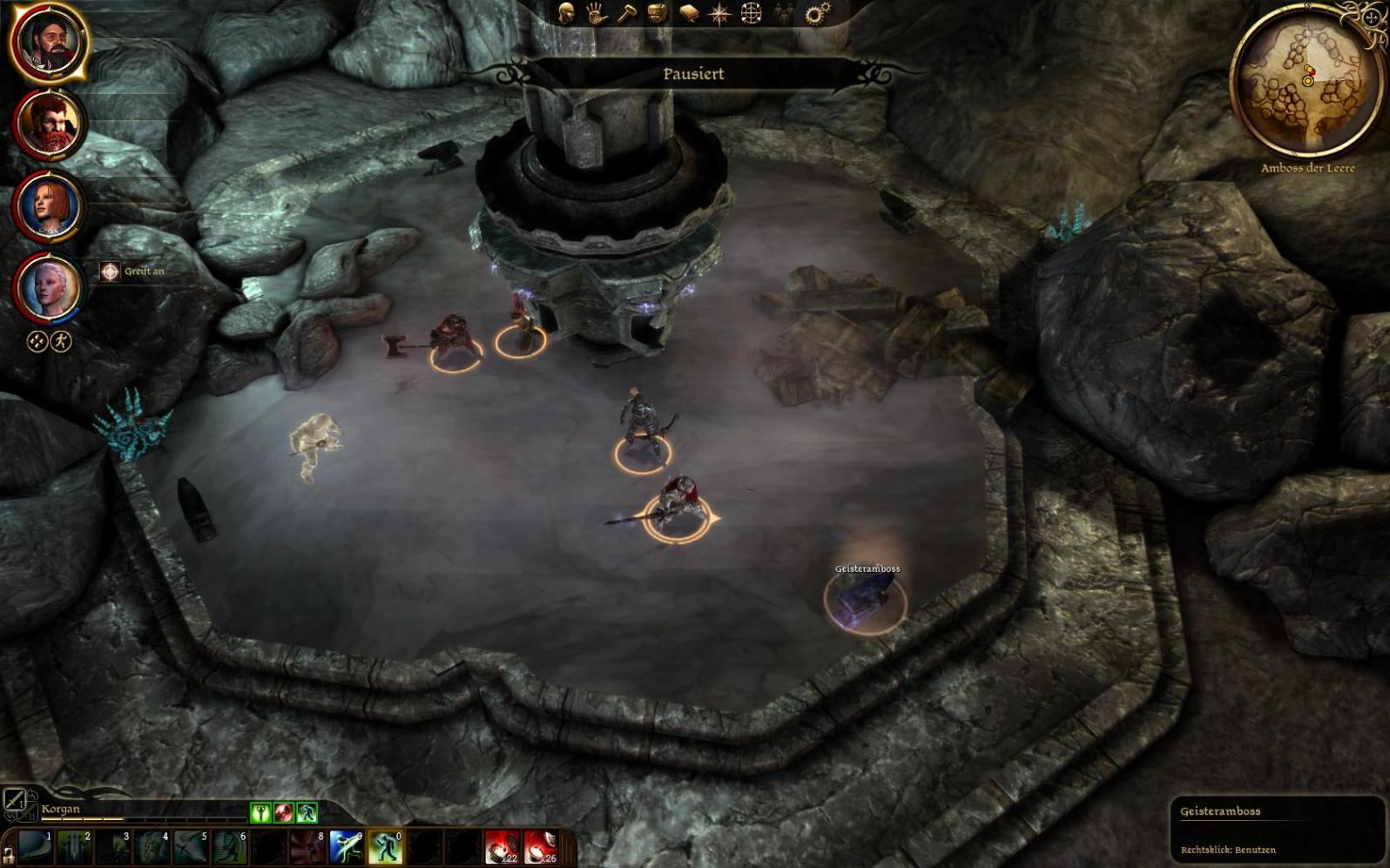This screenshot has height=868, width=1390.
Task: Toggle the party hold position button
Action: click(x=37, y=341)
